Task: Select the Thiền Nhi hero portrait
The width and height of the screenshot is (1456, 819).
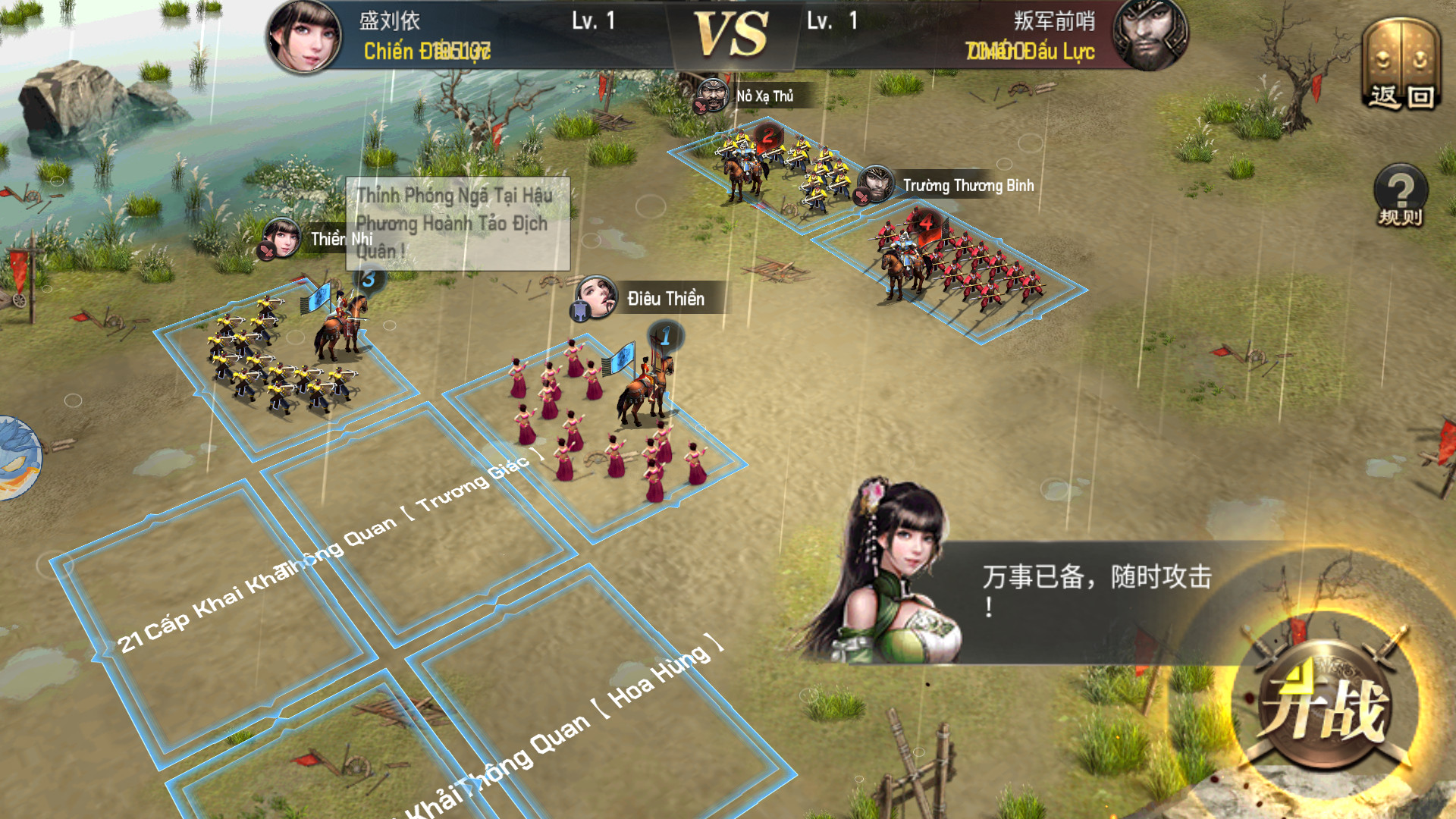Action: 281,237
